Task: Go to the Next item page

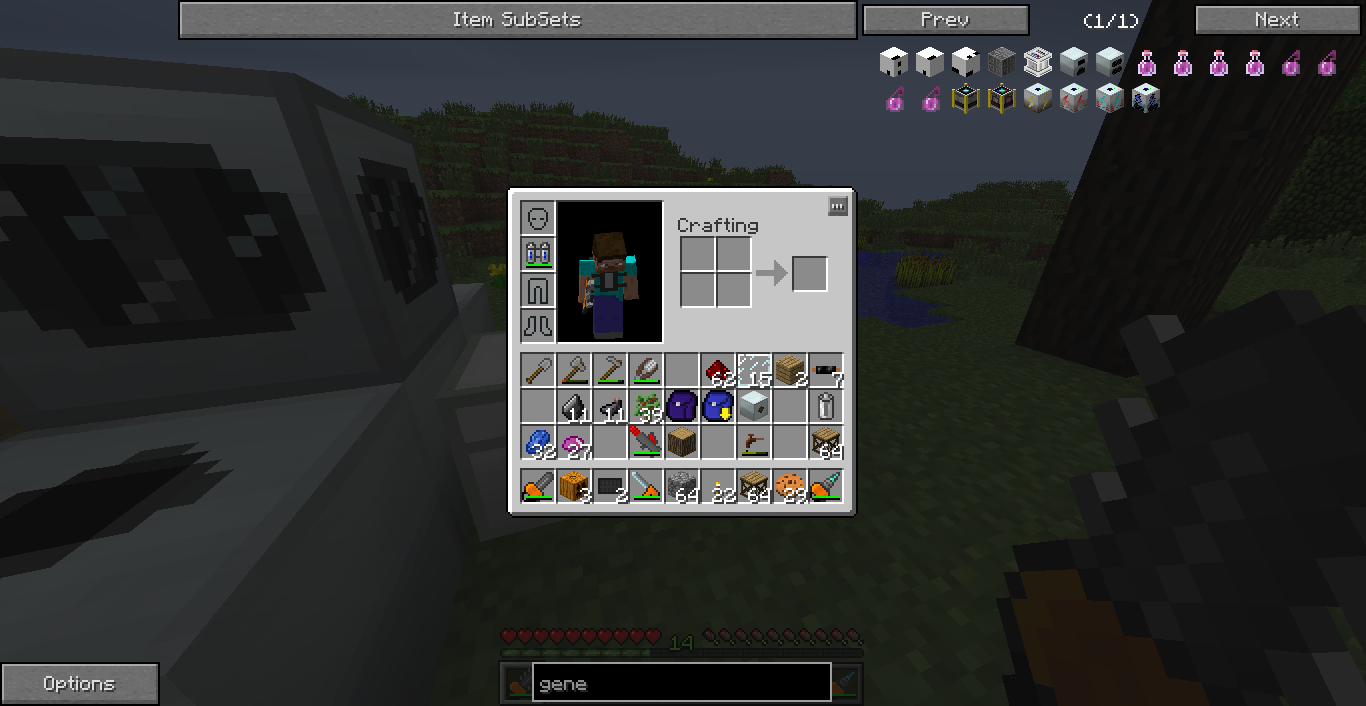Action: click(1277, 20)
